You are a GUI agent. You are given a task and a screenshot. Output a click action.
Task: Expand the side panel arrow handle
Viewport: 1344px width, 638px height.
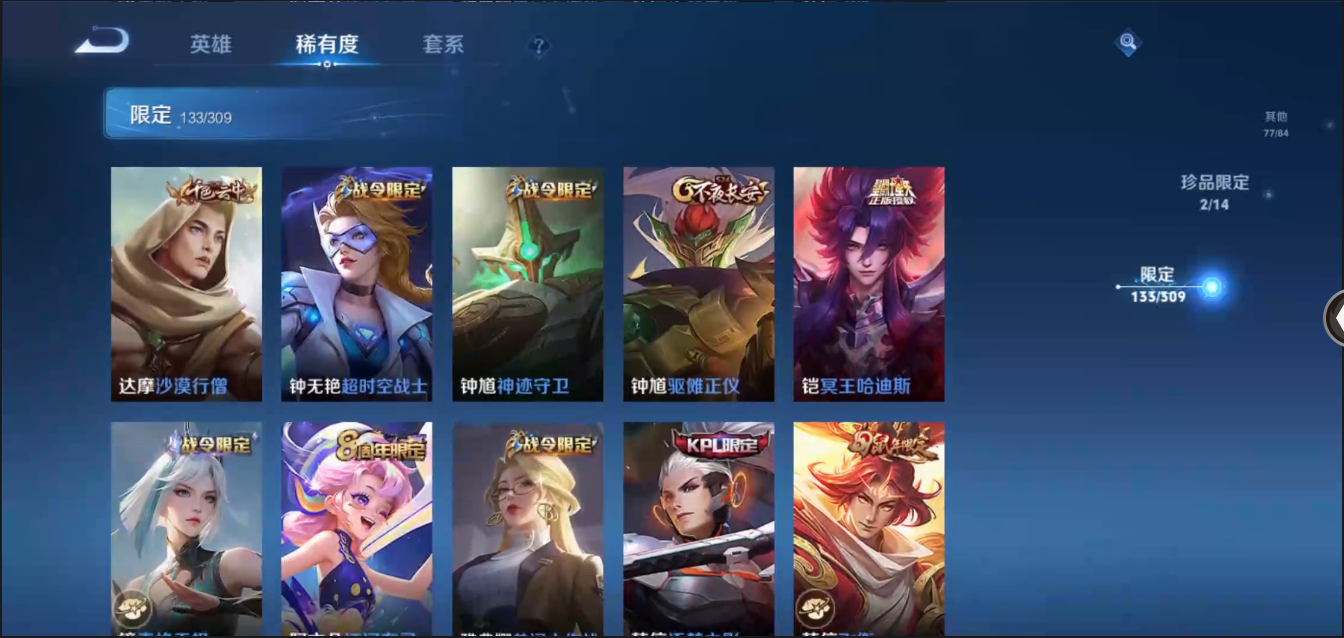[1335, 317]
